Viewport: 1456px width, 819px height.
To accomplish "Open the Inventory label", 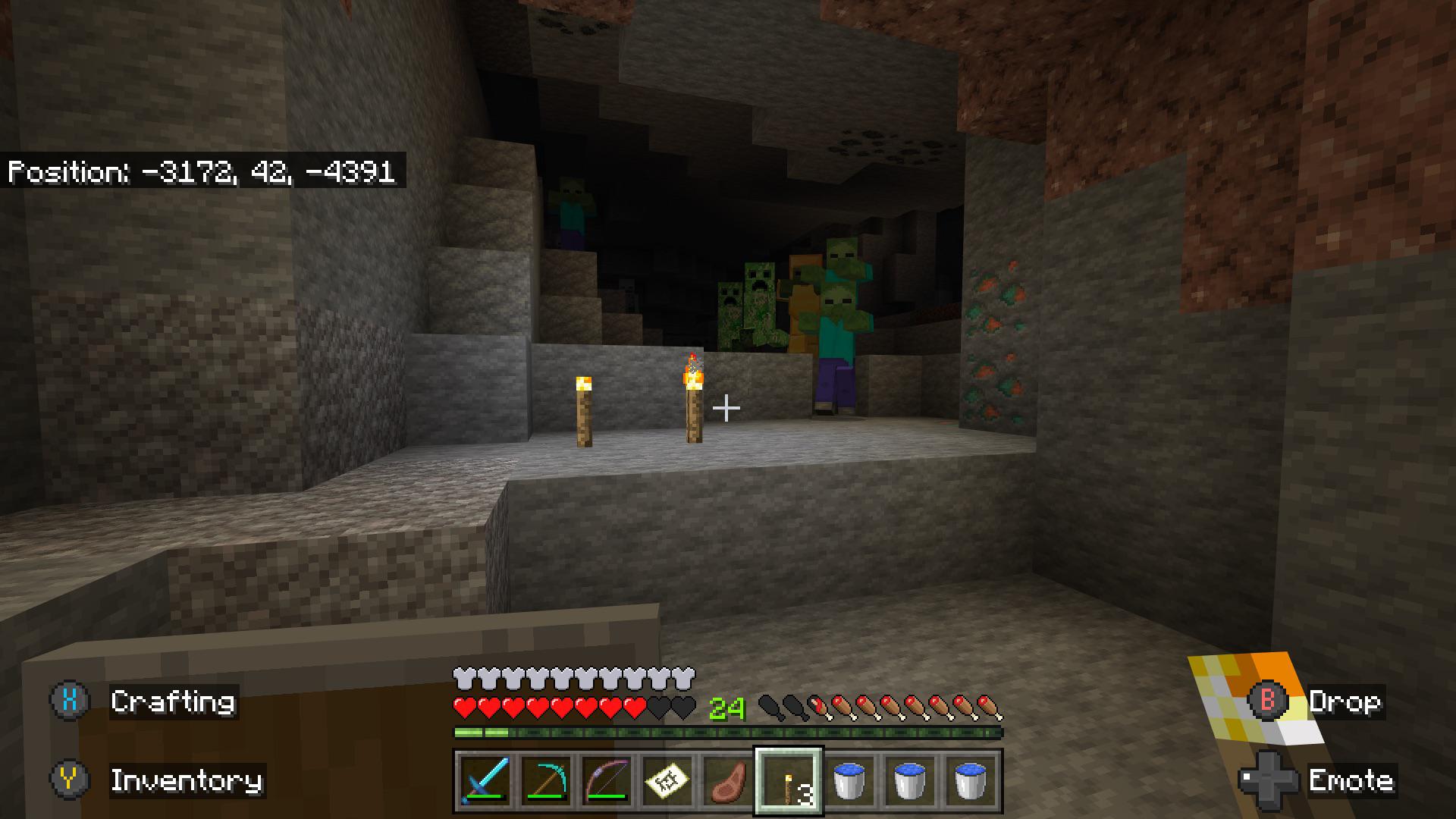I will tap(188, 781).
